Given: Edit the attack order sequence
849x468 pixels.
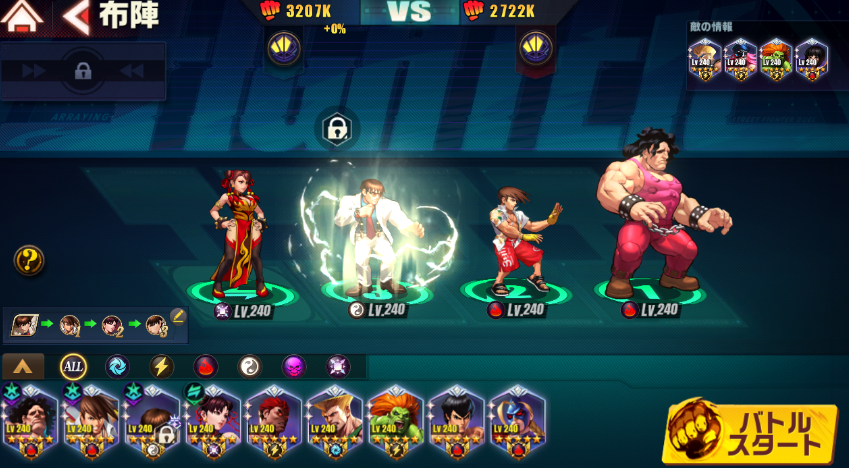Looking at the screenshot, I should [x=178, y=316].
